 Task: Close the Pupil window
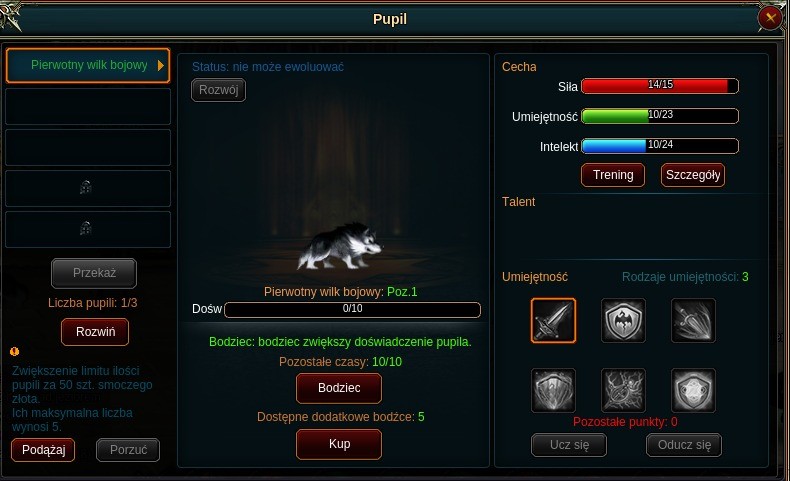(x=770, y=18)
